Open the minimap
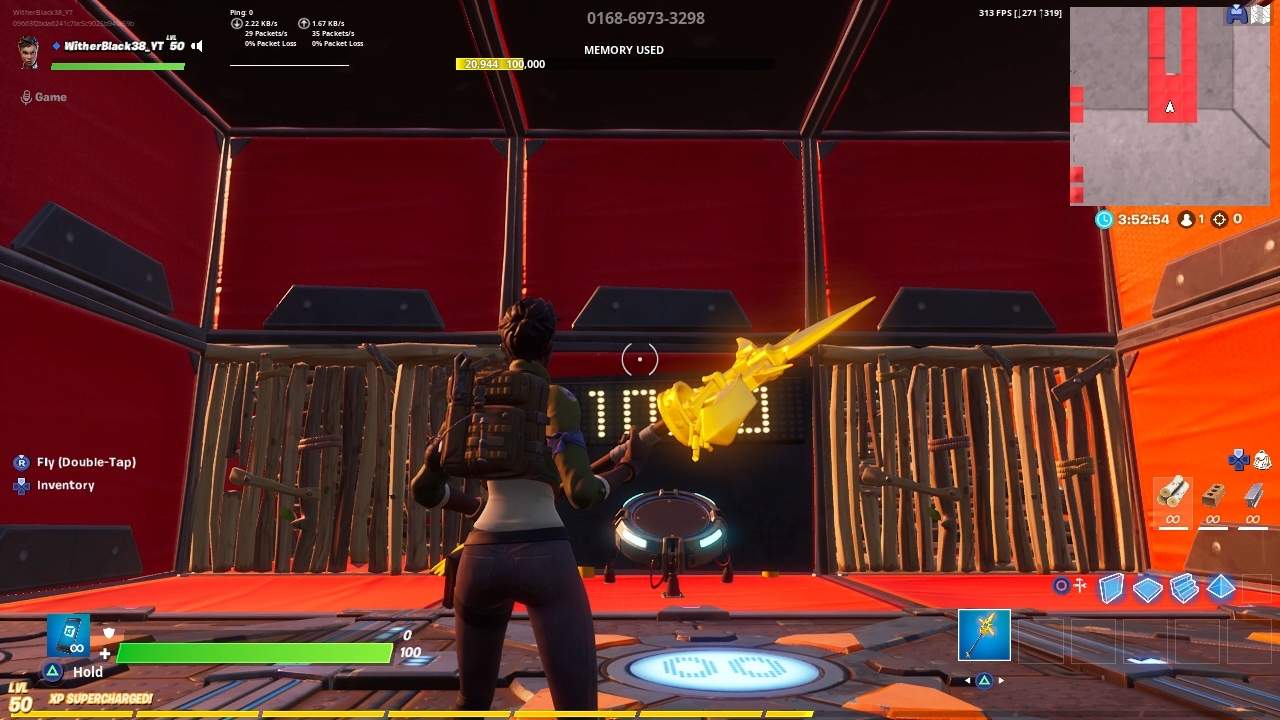This screenshot has width=1280, height=720. pyautogui.click(x=1169, y=105)
